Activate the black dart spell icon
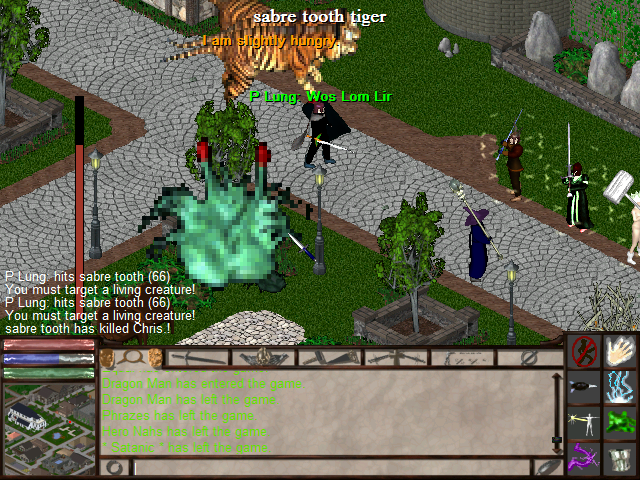 point(584,387)
